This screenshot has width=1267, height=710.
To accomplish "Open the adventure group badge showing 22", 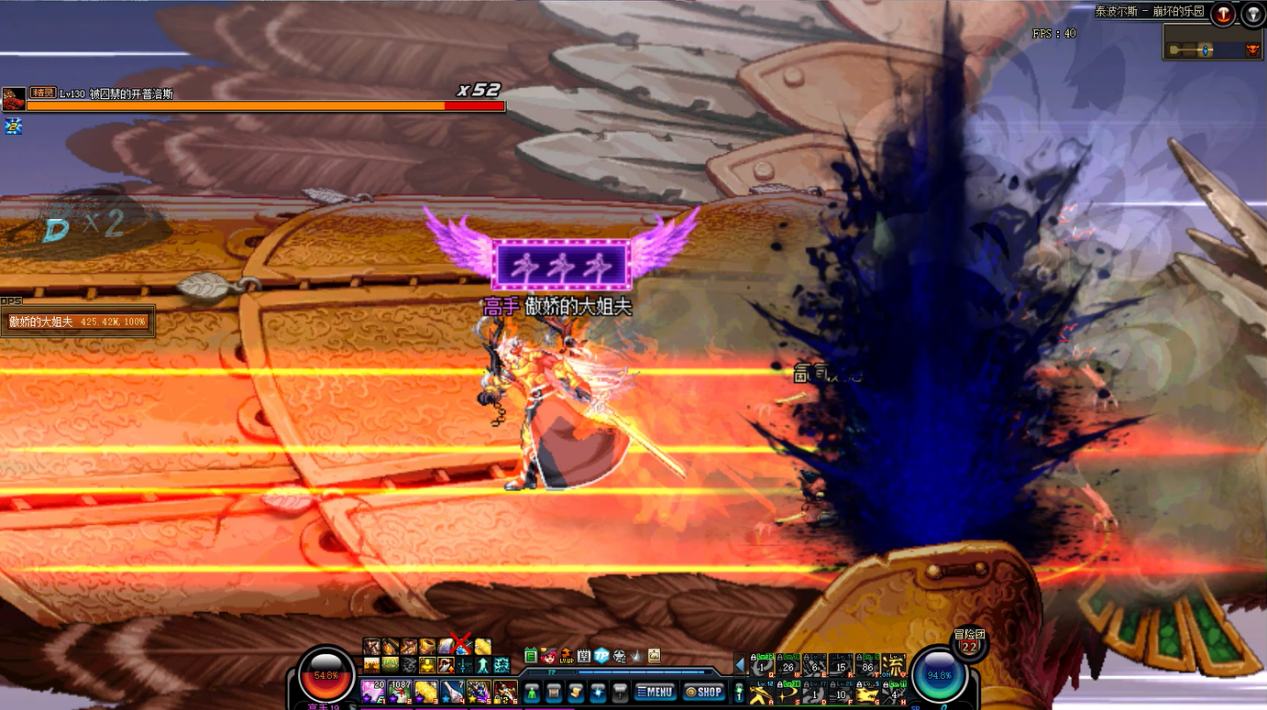I will point(969,645).
